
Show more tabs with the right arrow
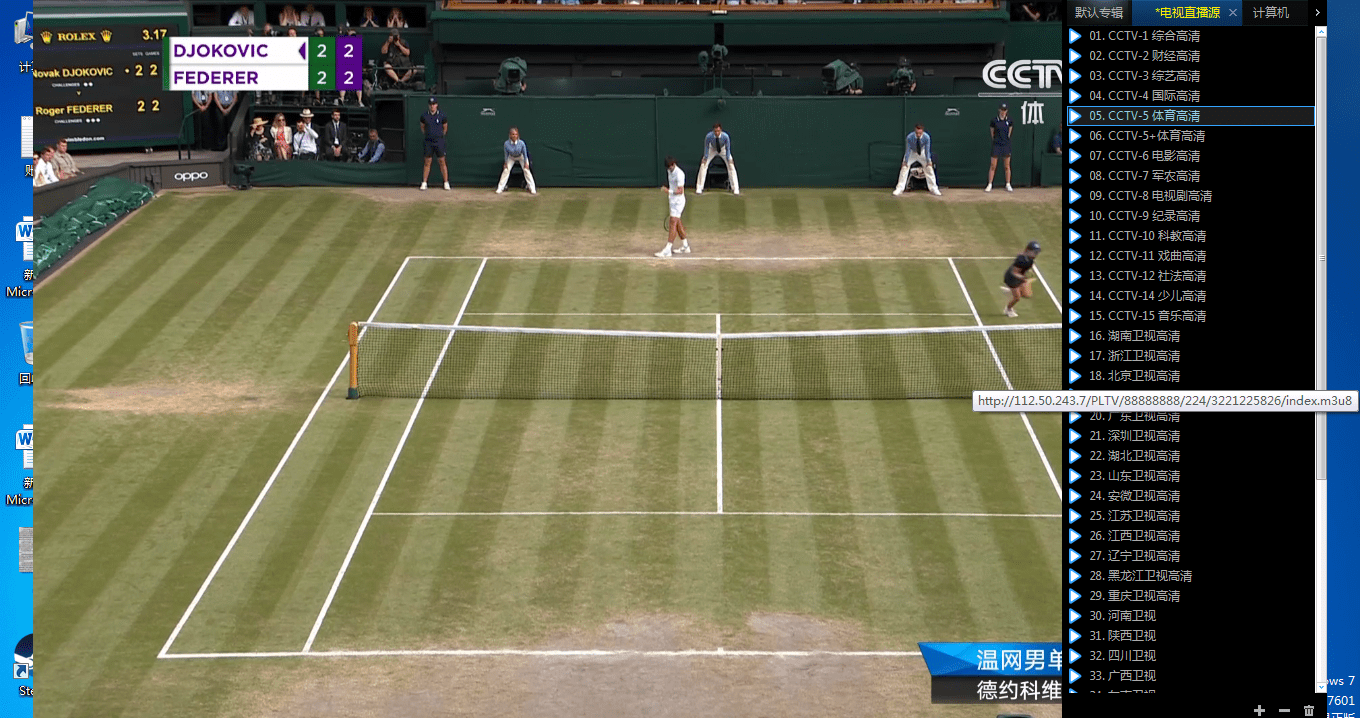[x=1318, y=13]
